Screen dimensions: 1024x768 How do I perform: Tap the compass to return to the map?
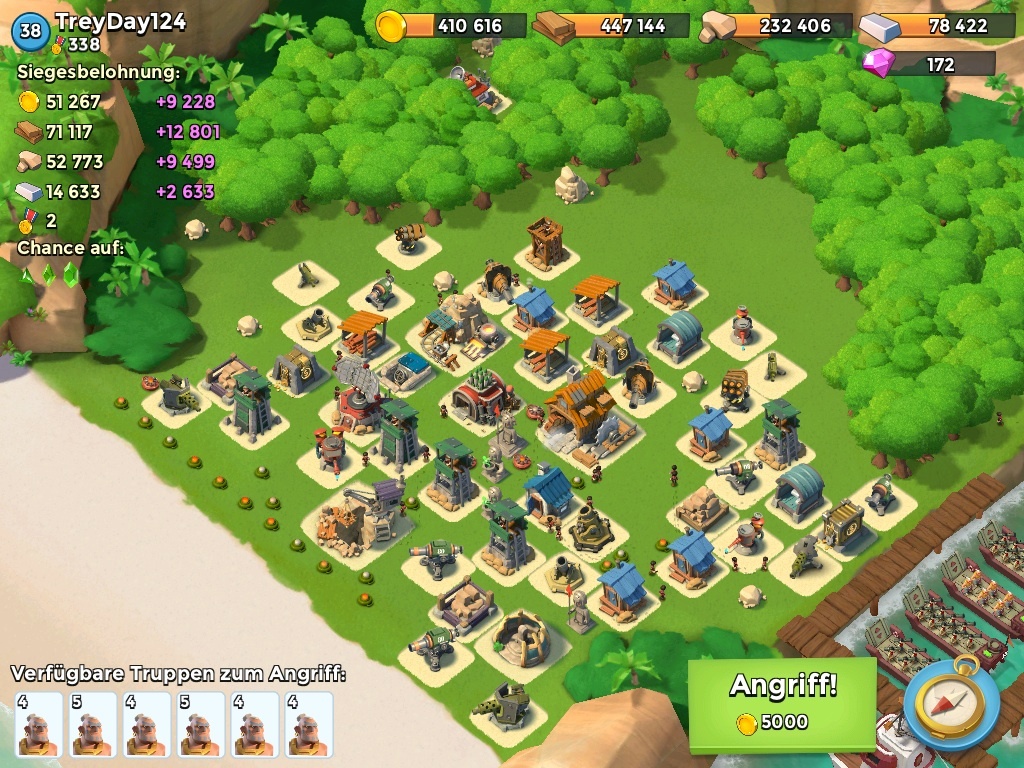click(951, 703)
